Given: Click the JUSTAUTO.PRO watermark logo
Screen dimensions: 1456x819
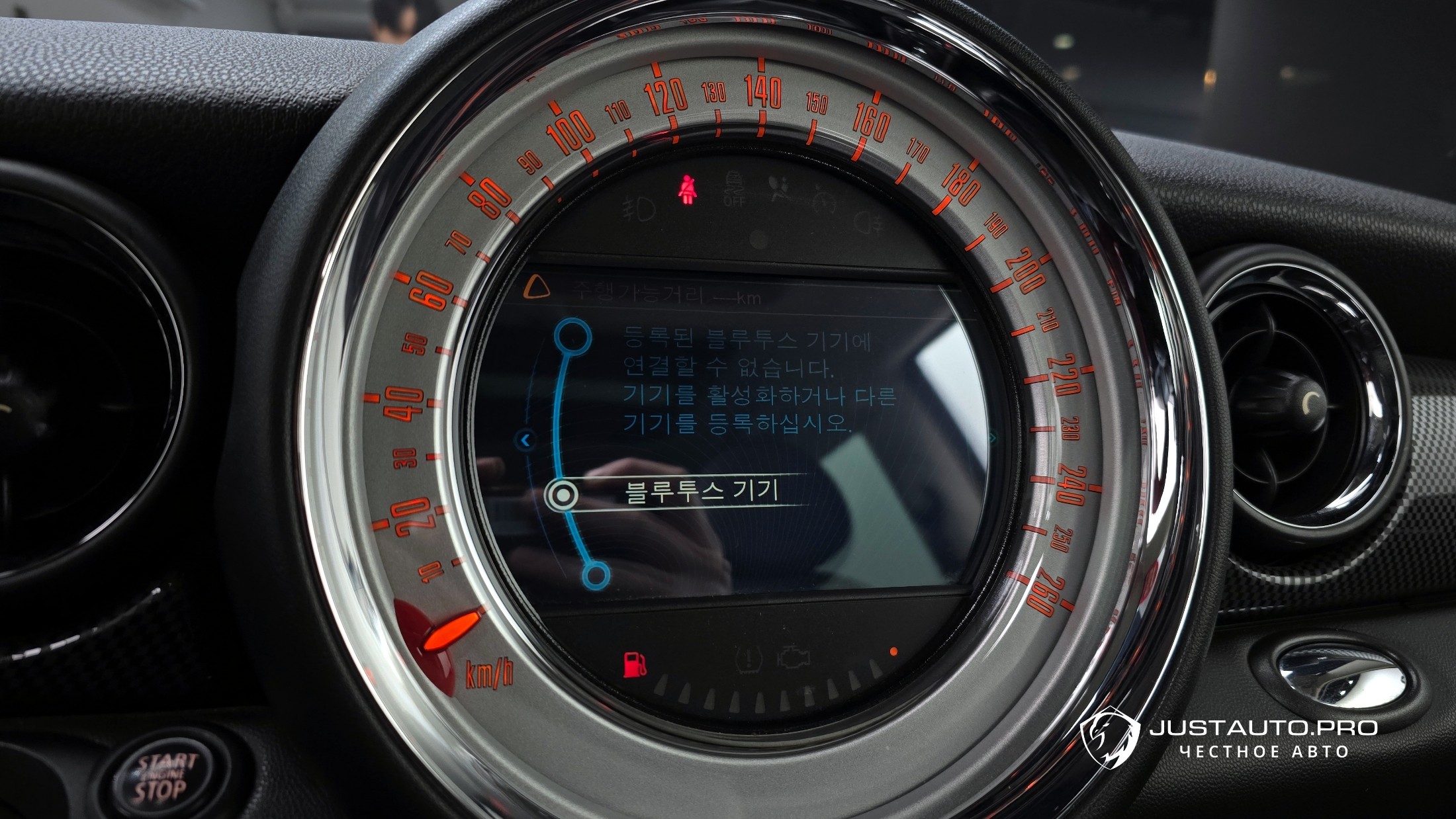Looking at the screenshot, I should [x=1110, y=736].
